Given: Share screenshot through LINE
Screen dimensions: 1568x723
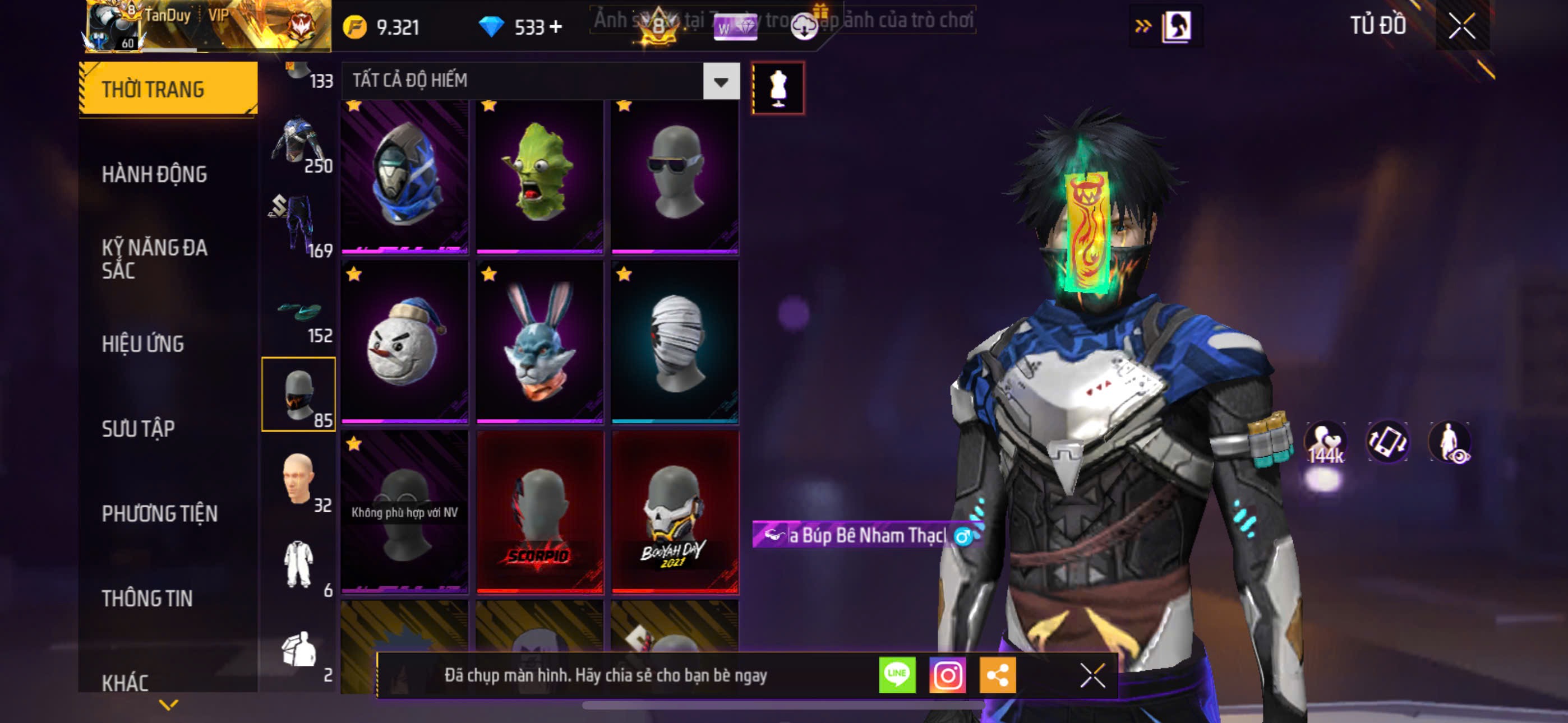Looking at the screenshot, I should (x=897, y=675).
